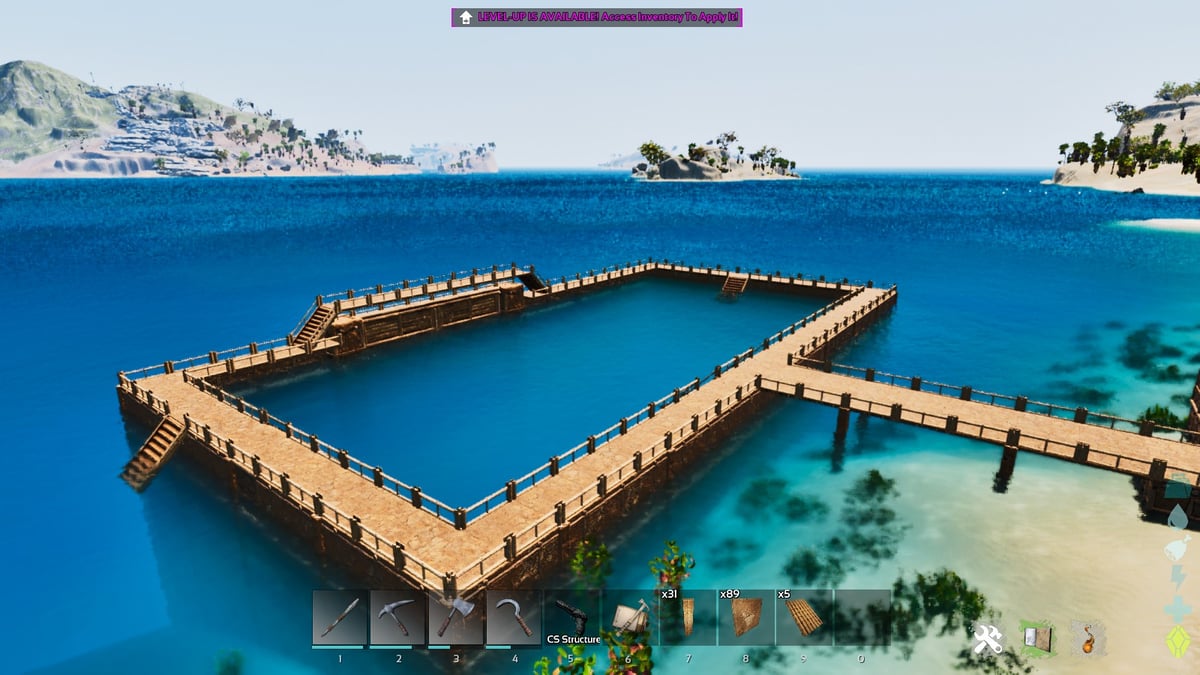Select the hatchet hotbar slot

pyautogui.click(x=456, y=618)
